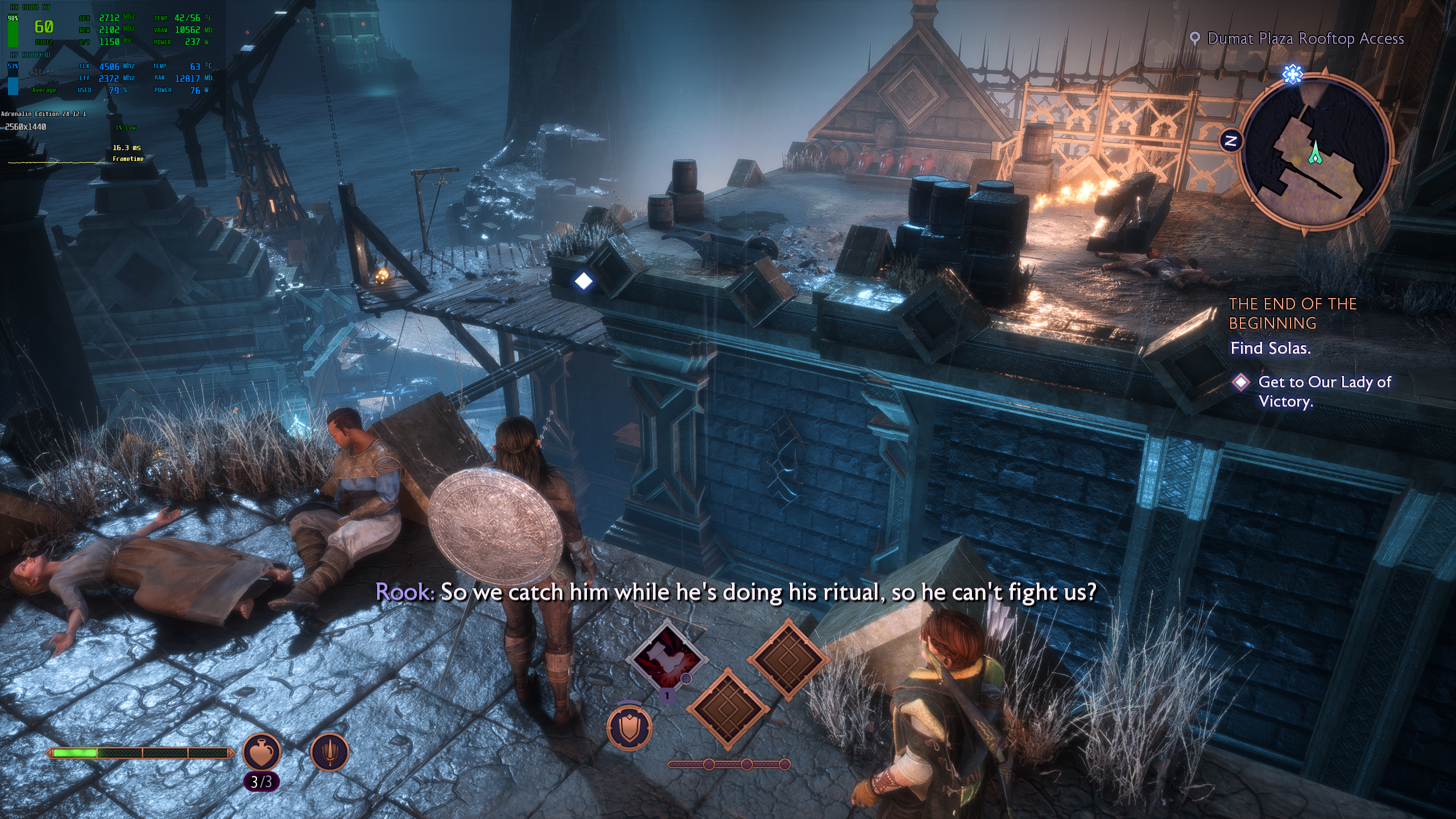Activate the red ability in the diamond slot
The image size is (1456, 819).
click(667, 660)
